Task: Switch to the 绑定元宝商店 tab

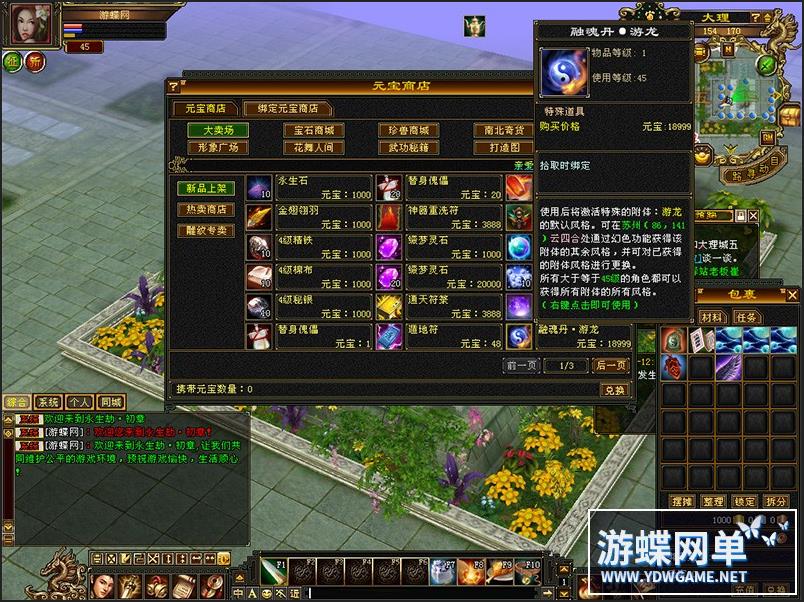Action: click(288, 108)
